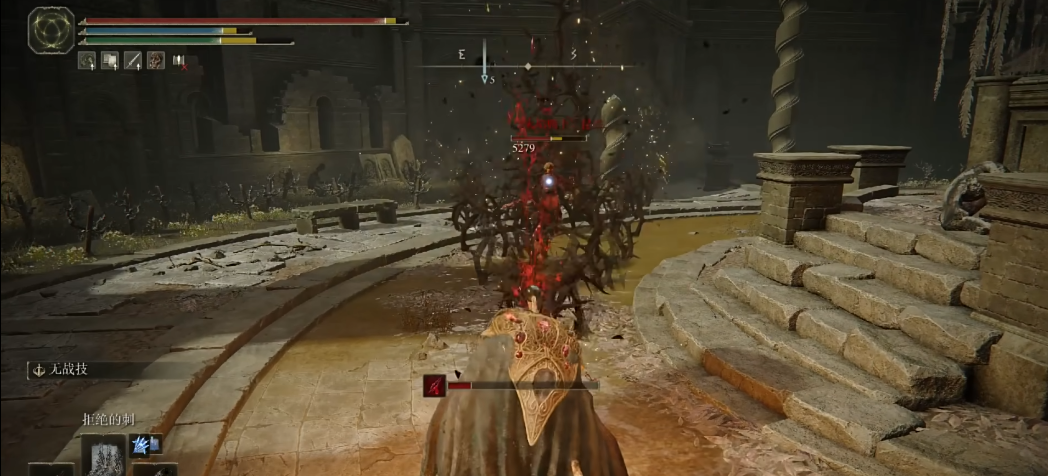Click the sword attack-up buff icon
This screenshot has width=1048, height=476.
click(132, 60)
